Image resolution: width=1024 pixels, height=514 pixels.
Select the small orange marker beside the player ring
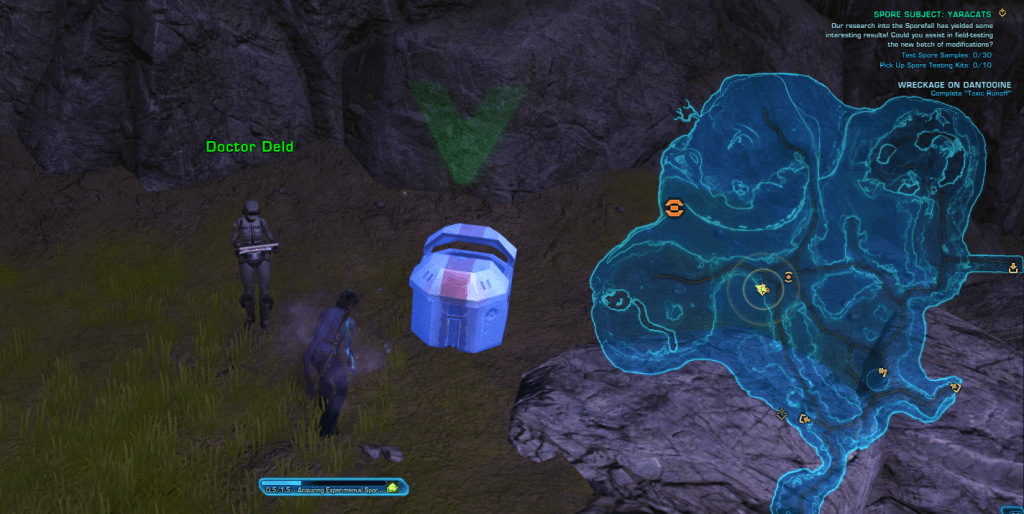(788, 277)
